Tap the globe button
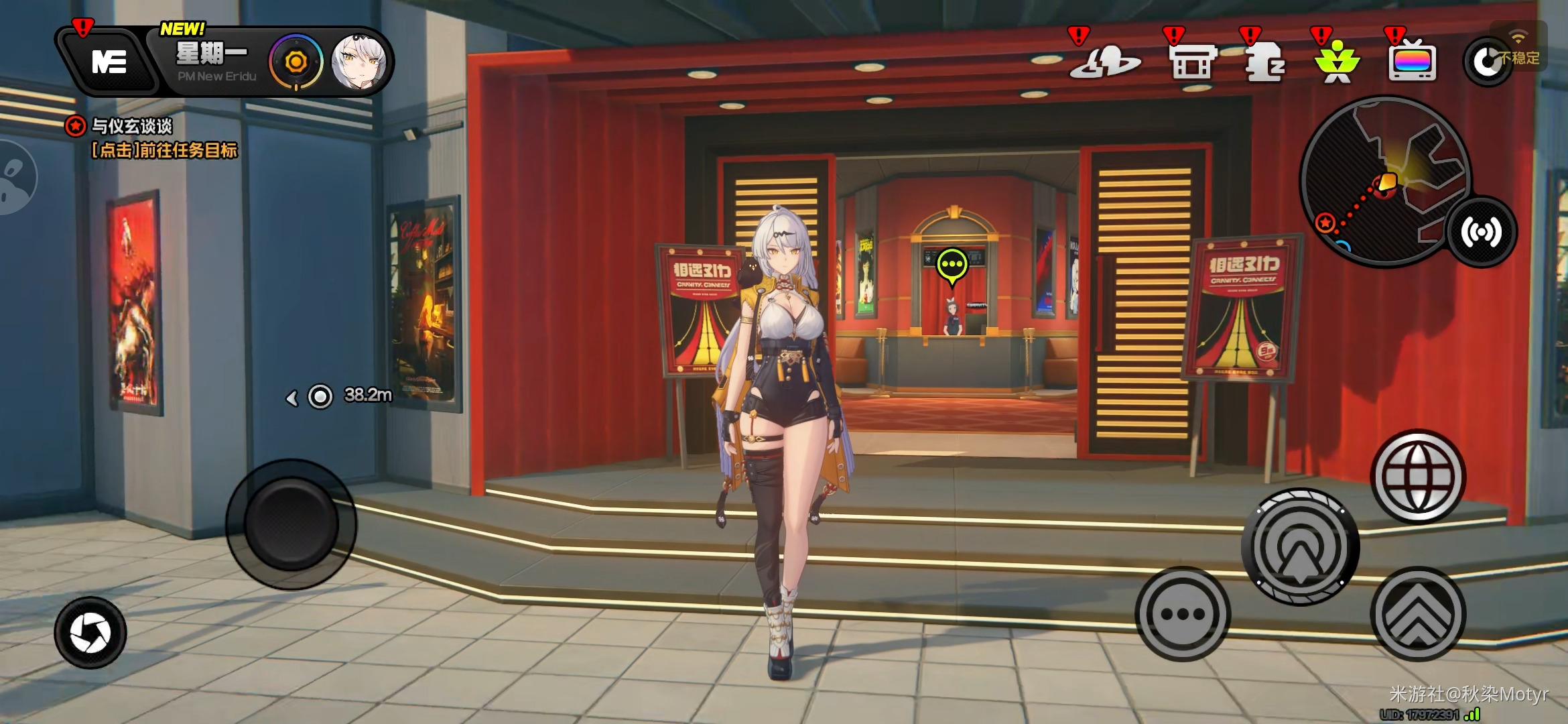Screen dimensions: 1568x724 (1417, 477)
